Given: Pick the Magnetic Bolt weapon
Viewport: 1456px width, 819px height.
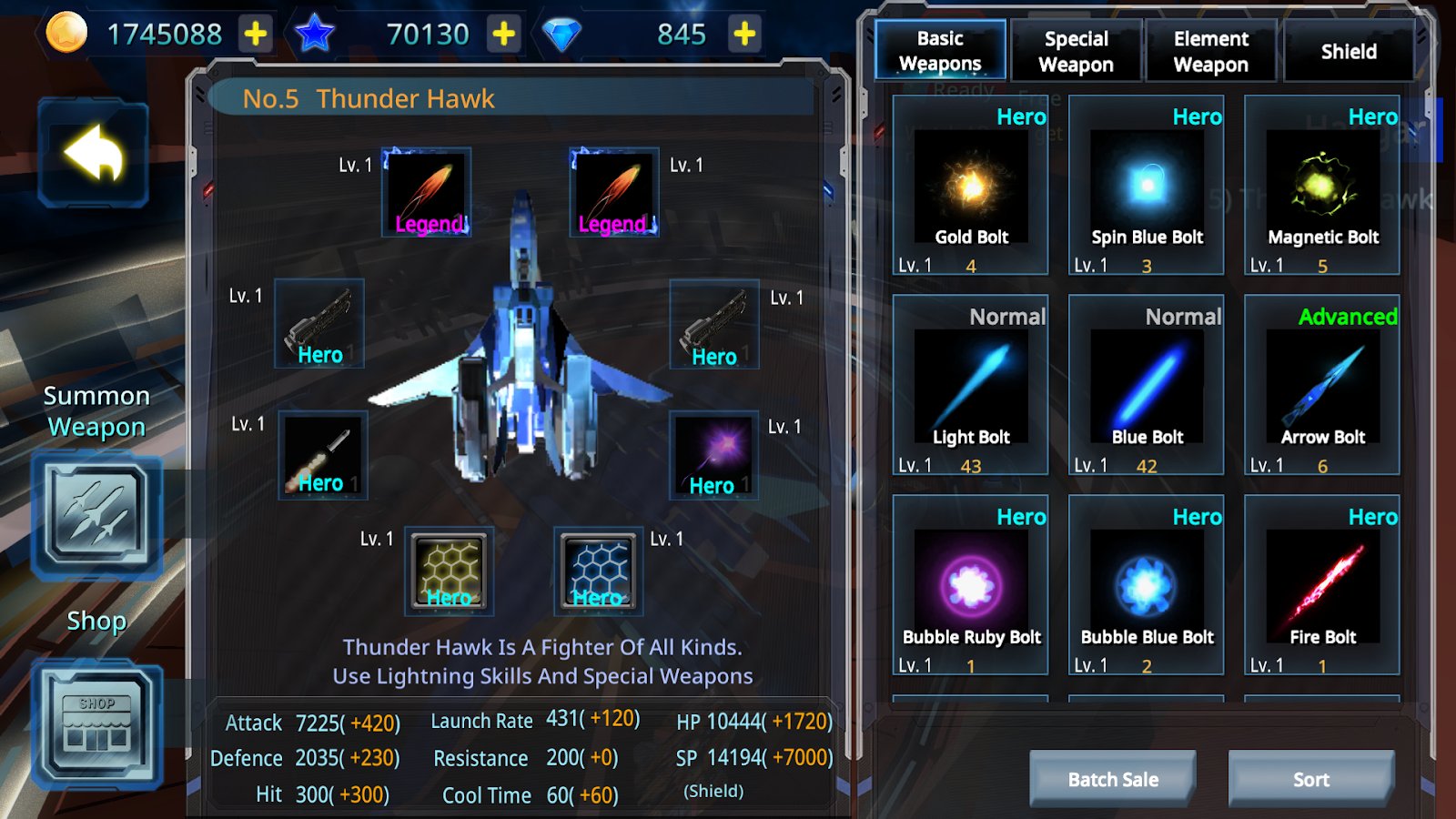Looking at the screenshot, I should (x=1322, y=187).
